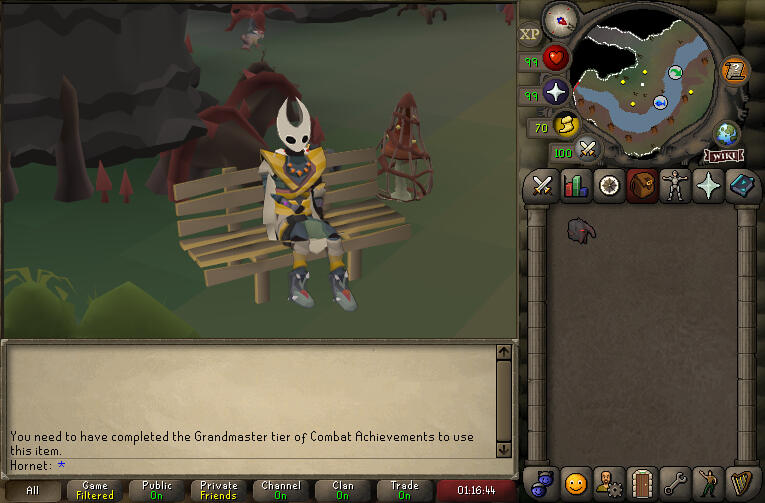The width and height of the screenshot is (765, 503).
Task: Open the Prayer tab
Action: coord(708,186)
